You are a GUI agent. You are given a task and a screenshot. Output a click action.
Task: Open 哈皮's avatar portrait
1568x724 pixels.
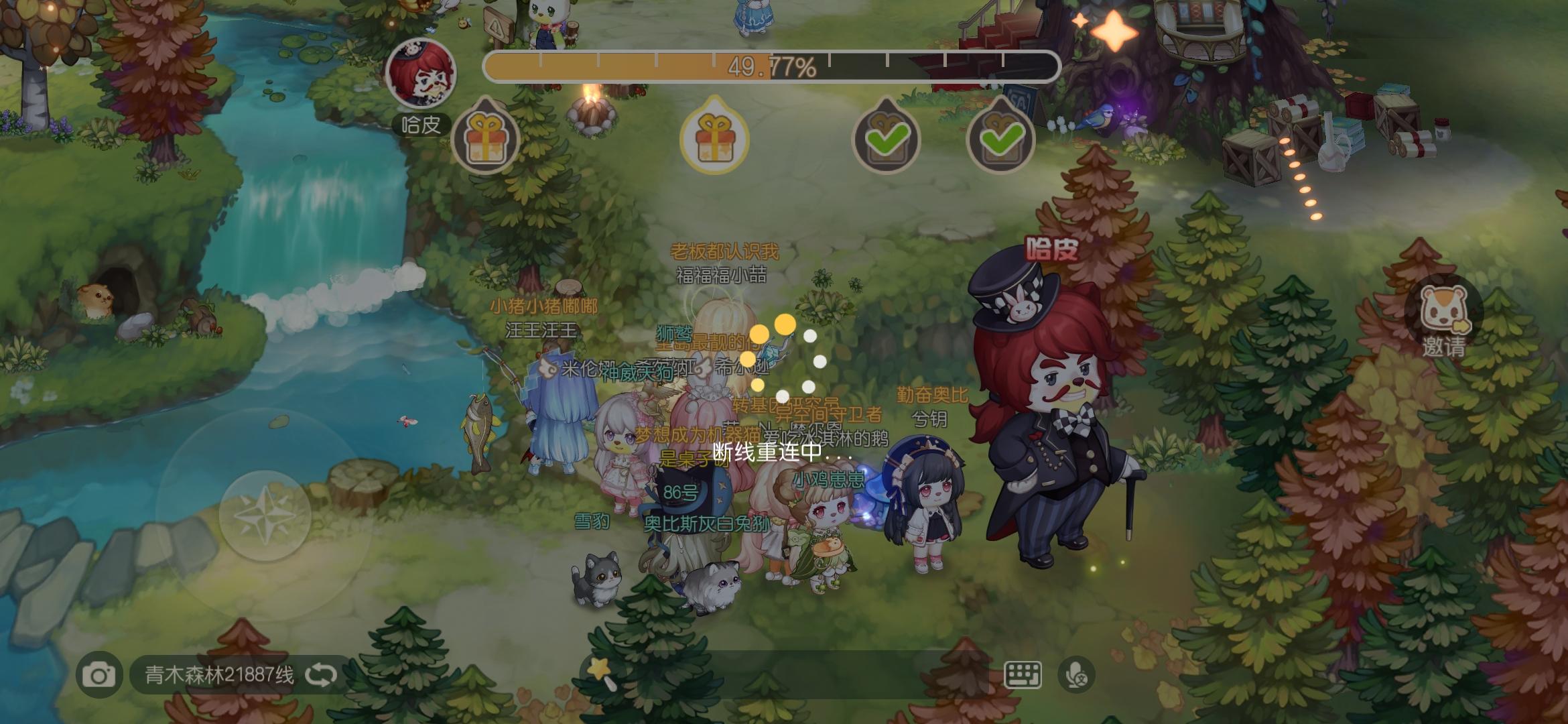[x=419, y=76]
